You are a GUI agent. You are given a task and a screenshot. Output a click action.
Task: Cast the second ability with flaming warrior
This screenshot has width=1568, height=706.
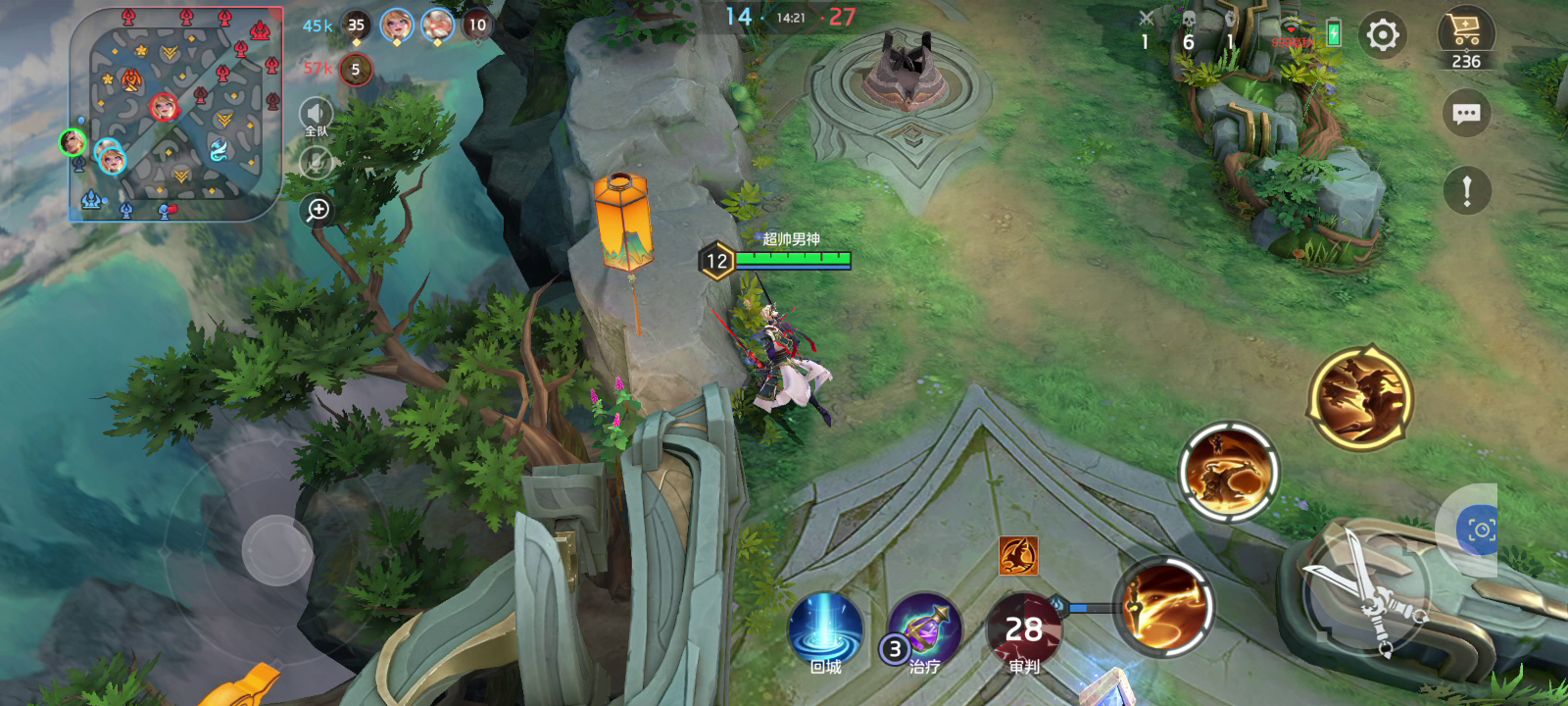1229,472
